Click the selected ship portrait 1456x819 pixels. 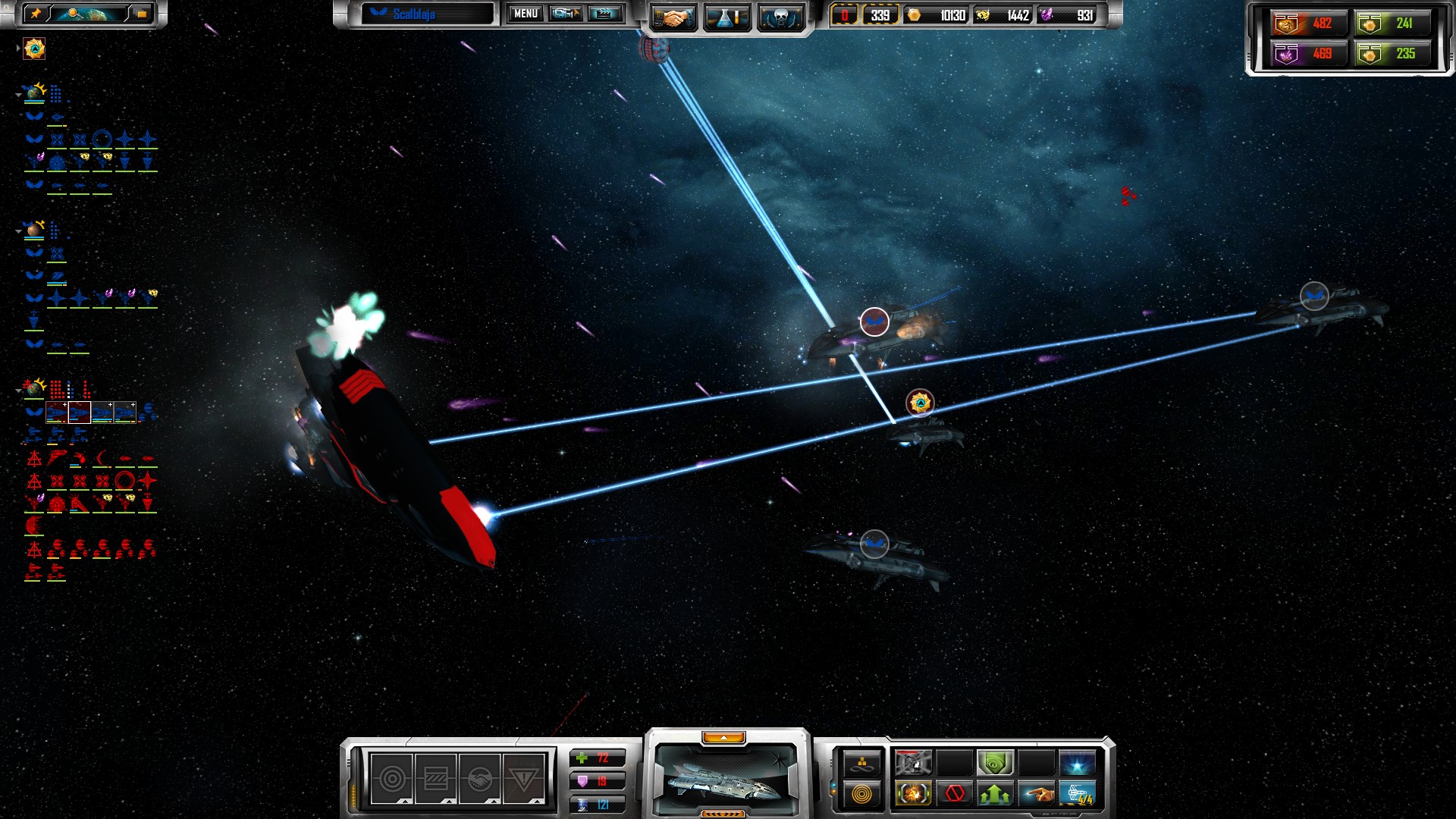click(x=726, y=779)
